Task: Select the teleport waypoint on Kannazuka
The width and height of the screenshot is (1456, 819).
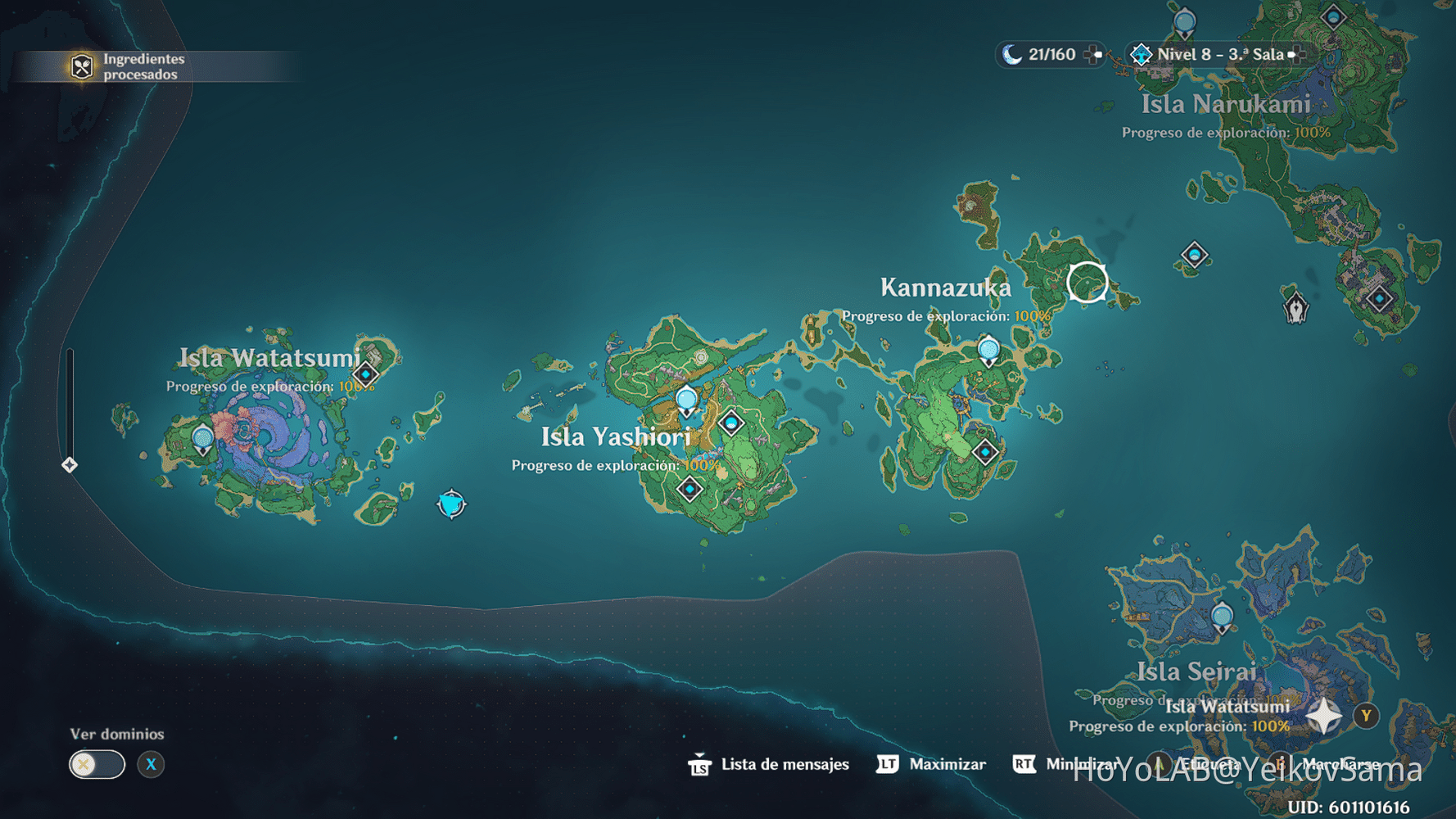Action: tap(988, 348)
